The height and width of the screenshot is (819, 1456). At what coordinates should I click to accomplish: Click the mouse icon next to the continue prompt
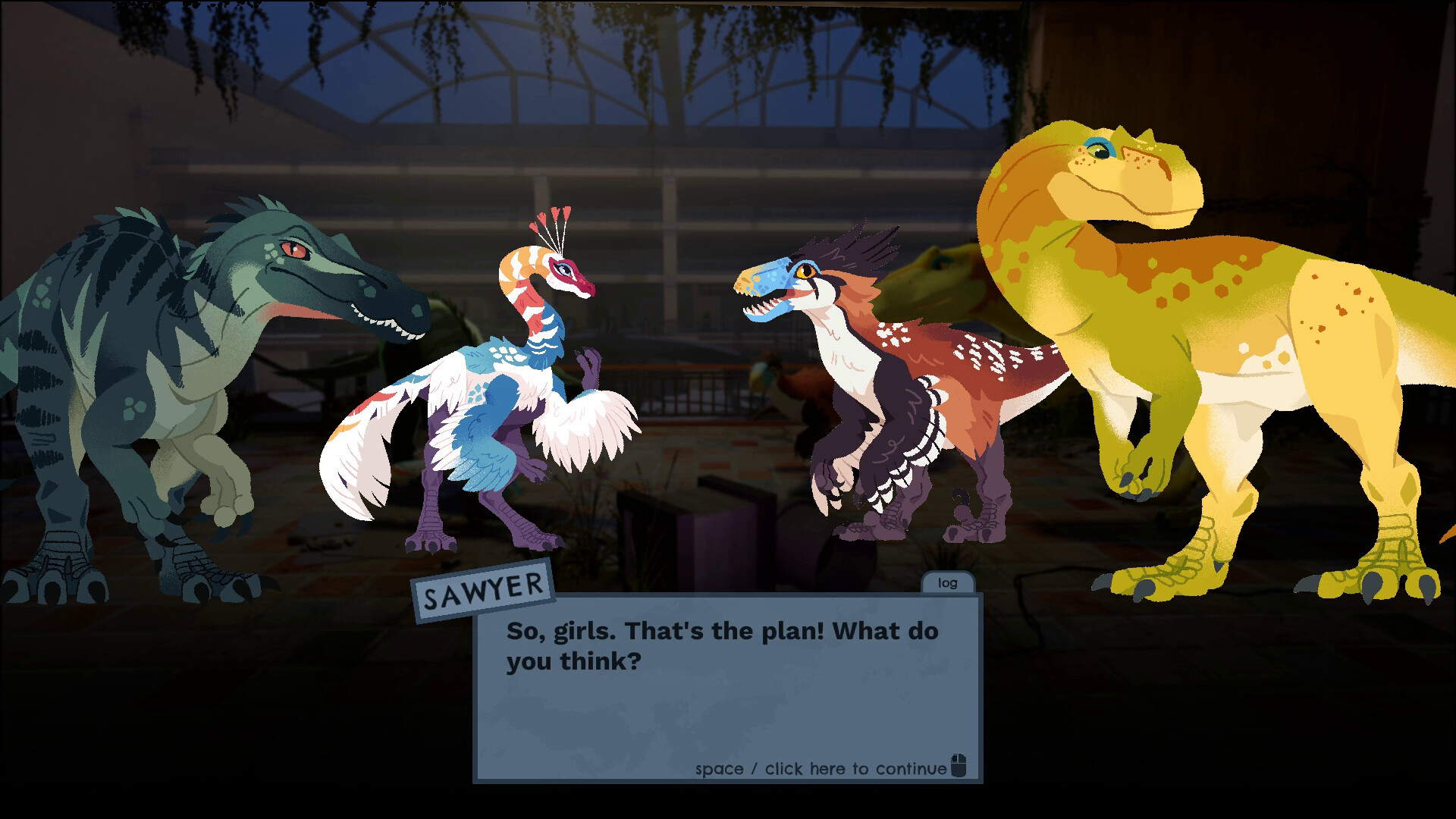[960, 767]
